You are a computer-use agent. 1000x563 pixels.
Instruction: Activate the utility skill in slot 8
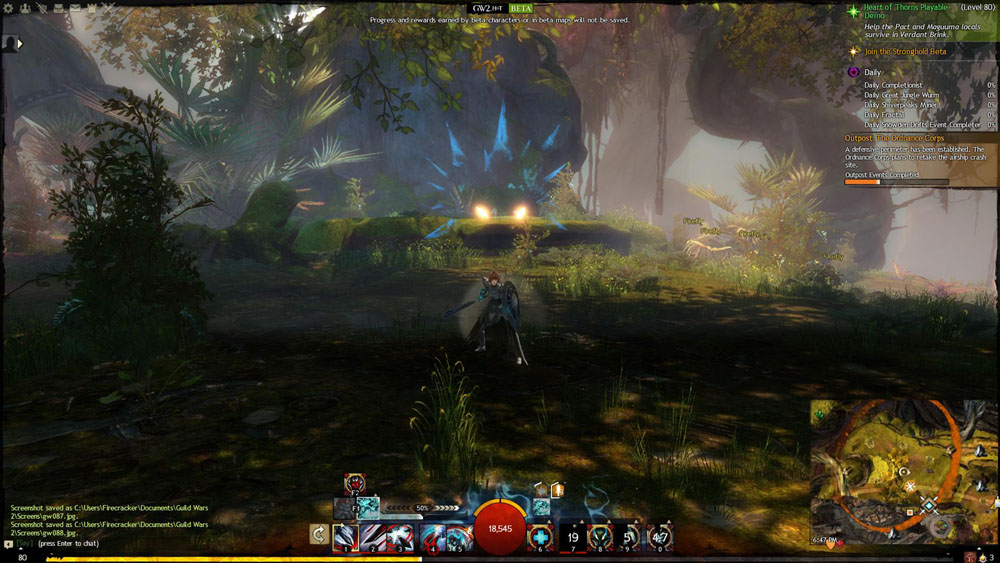[x=600, y=537]
